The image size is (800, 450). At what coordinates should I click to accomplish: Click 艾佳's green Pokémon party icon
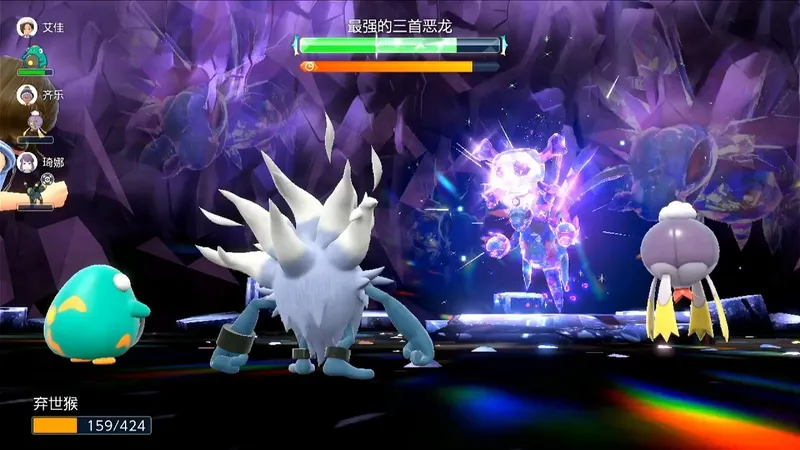pyautogui.click(x=34, y=57)
